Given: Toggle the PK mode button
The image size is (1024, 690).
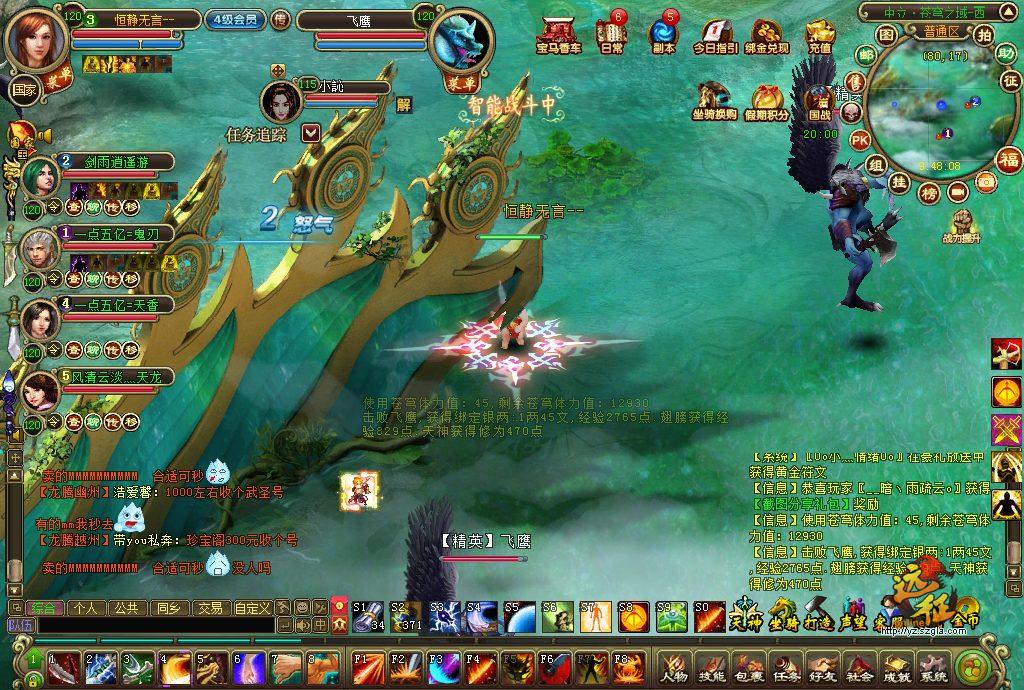Looking at the screenshot, I should (859, 139).
